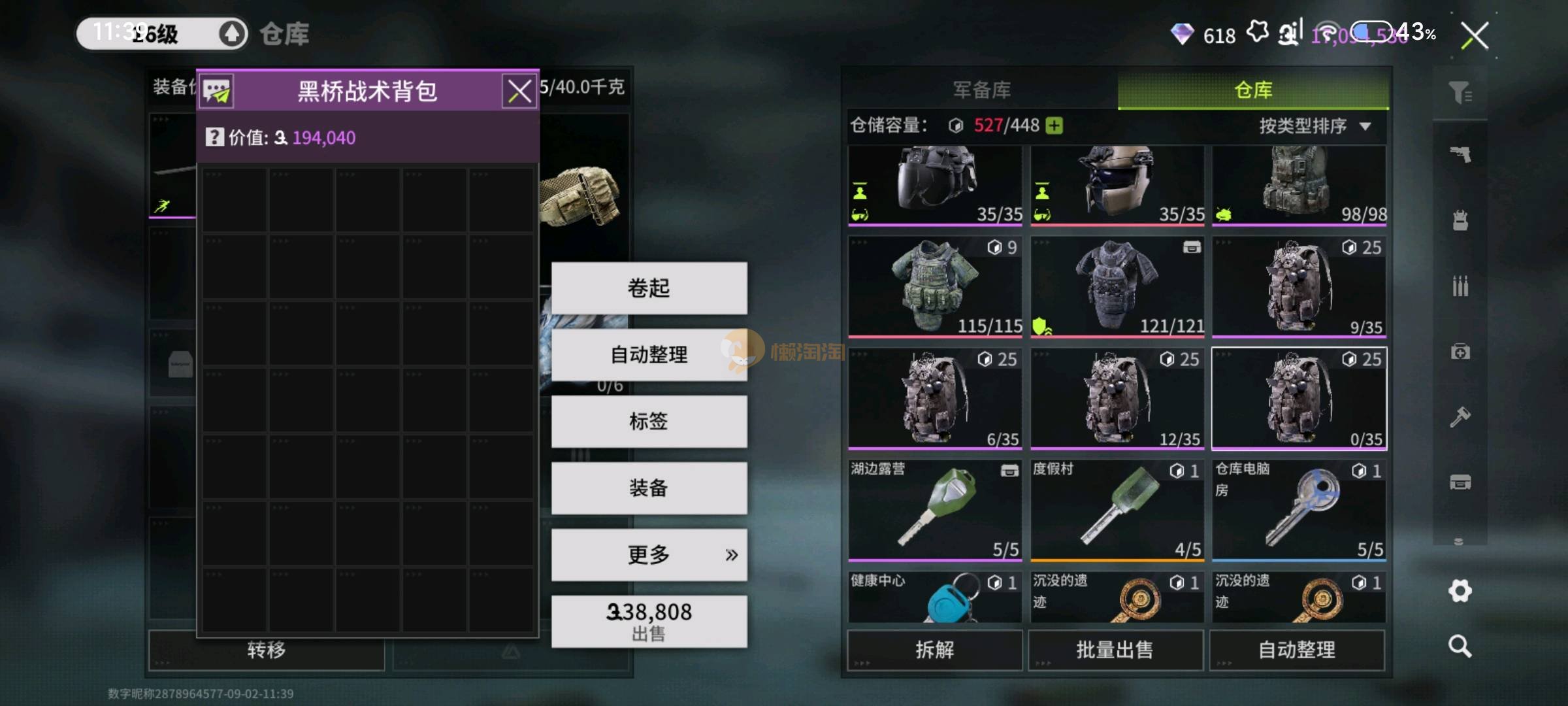
Task: Equip the backpack with 装备
Action: (649, 488)
